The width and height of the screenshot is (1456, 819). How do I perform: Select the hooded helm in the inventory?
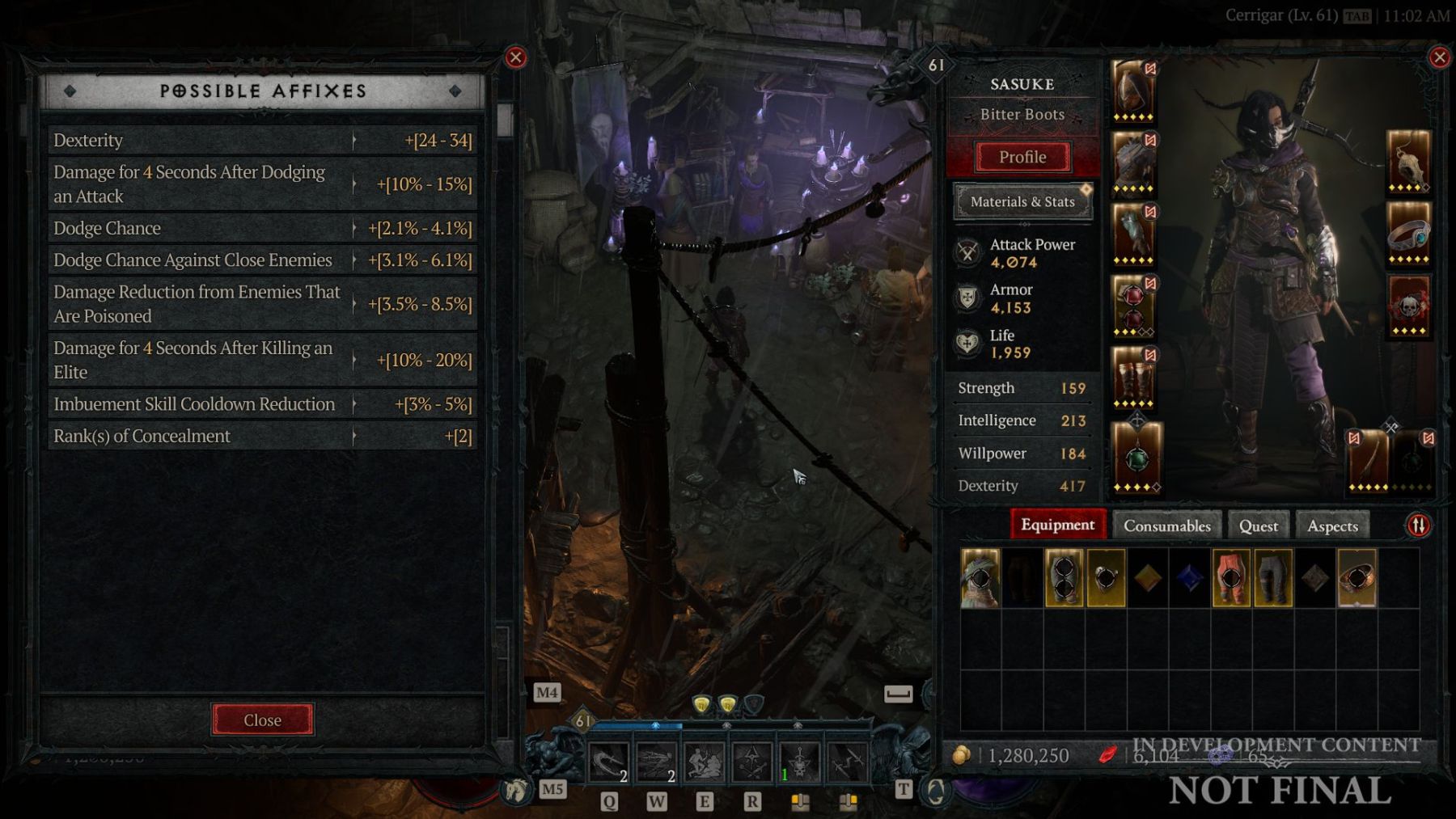tap(980, 578)
